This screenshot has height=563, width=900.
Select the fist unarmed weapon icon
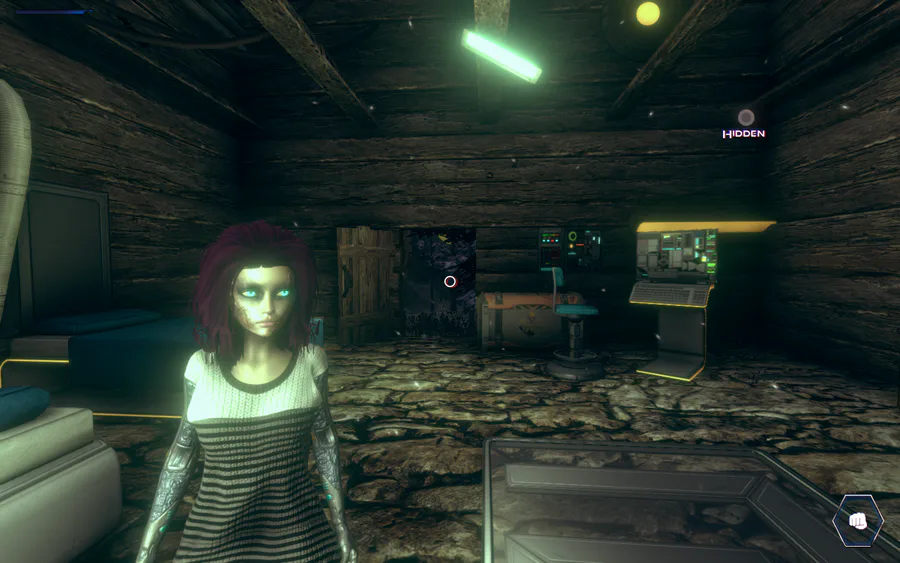(x=857, y=520)
